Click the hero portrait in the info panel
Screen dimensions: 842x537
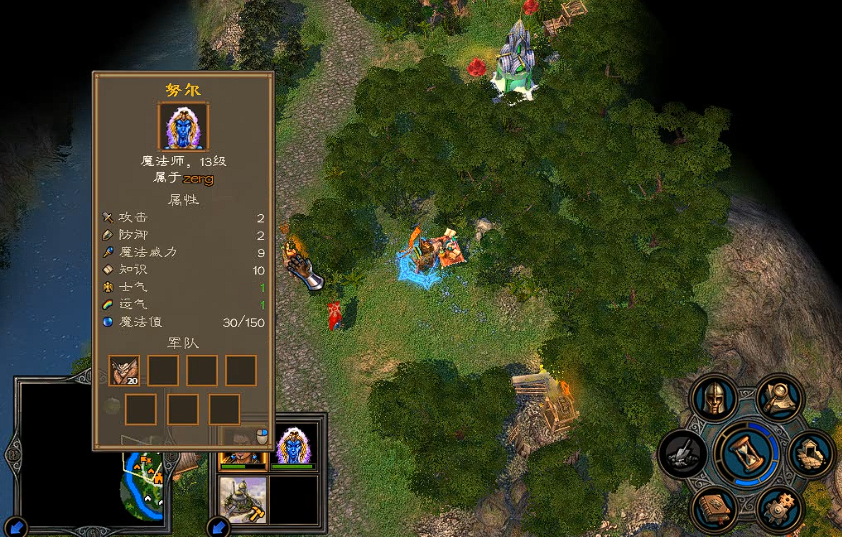[x=183, y=126]
